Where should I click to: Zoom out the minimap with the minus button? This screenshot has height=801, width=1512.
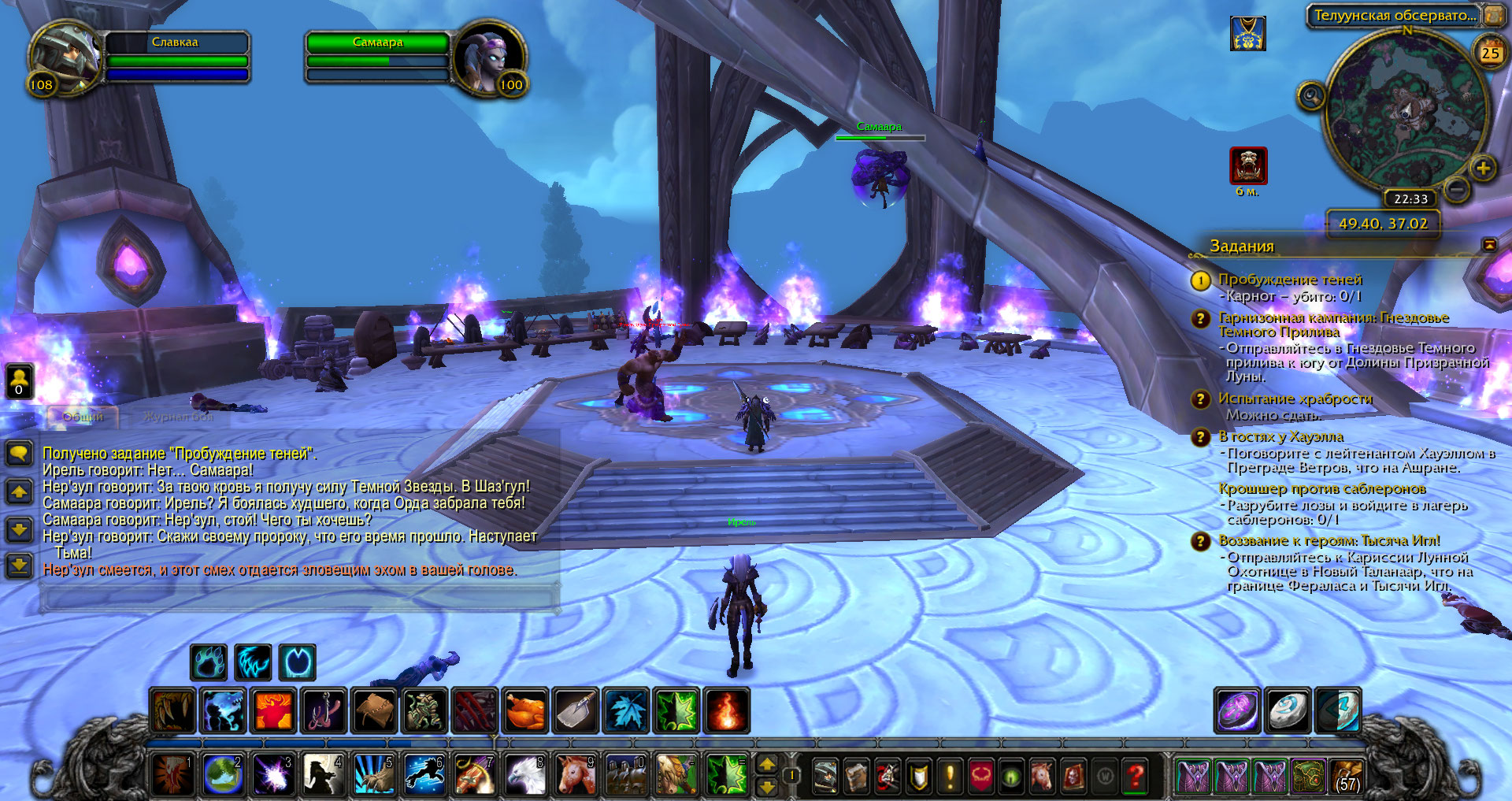(x=1458, y=188)
